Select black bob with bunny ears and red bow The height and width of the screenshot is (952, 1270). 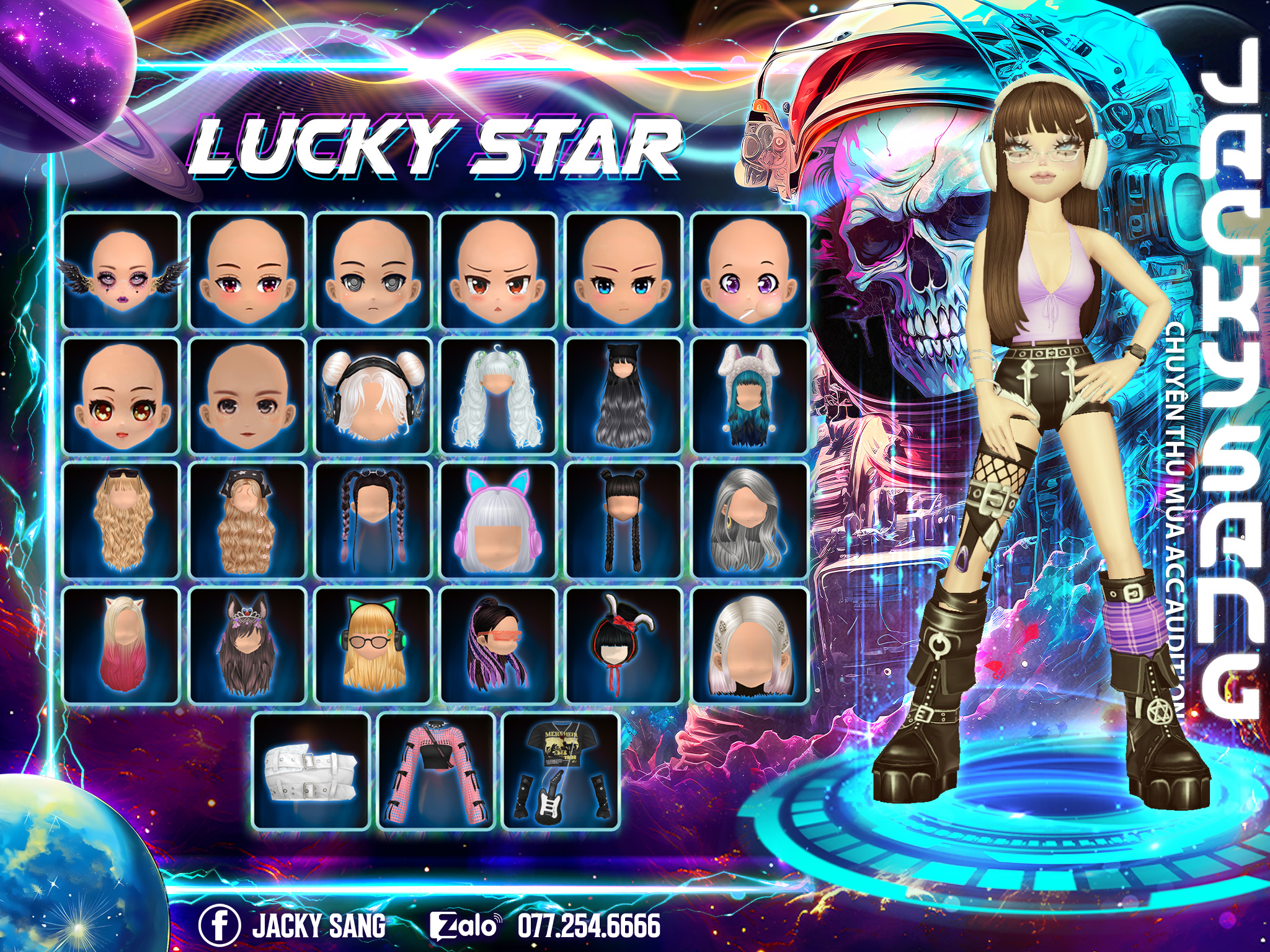point(624,646)
